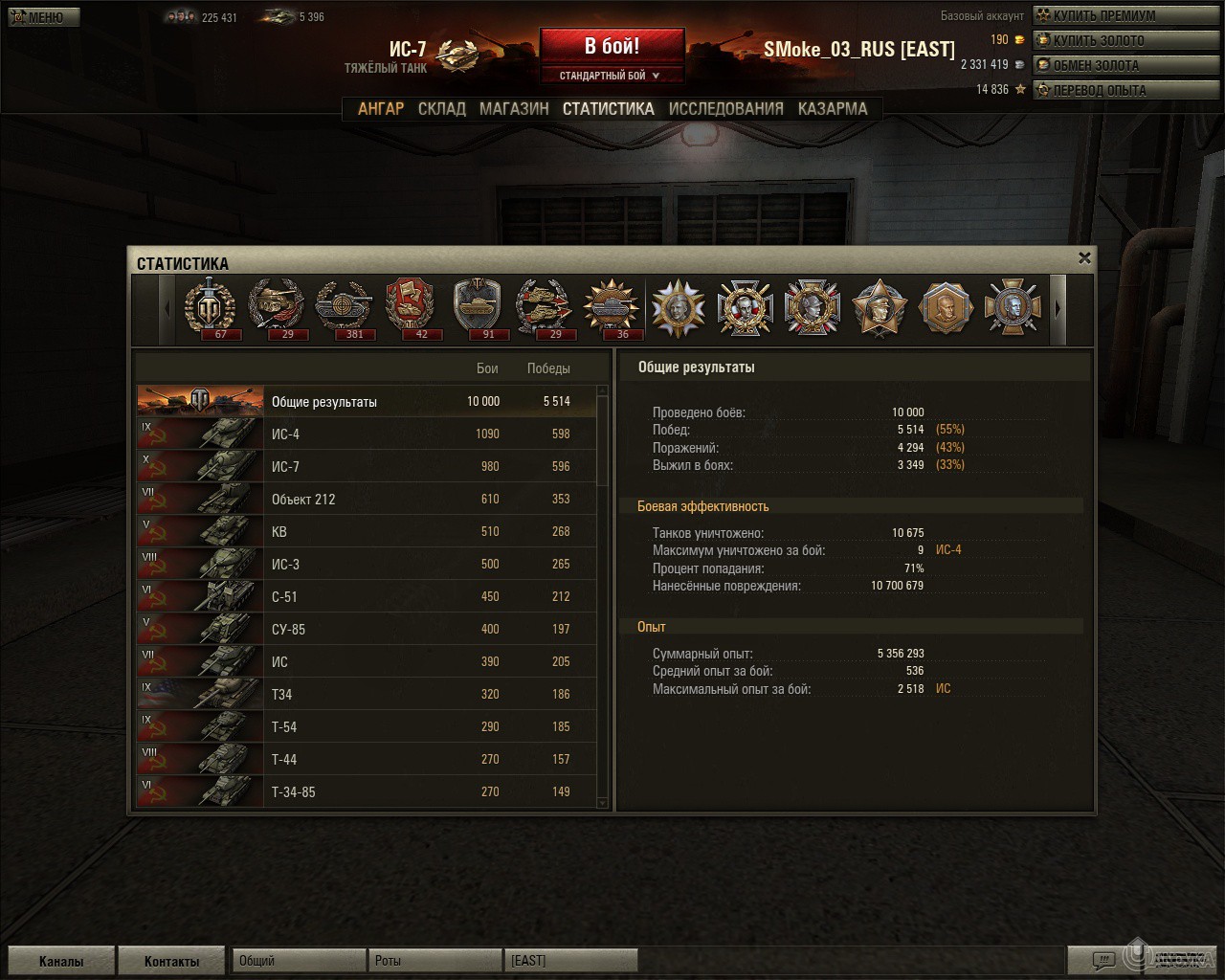
Task: Click Купить золото button
Action: 1102,40
